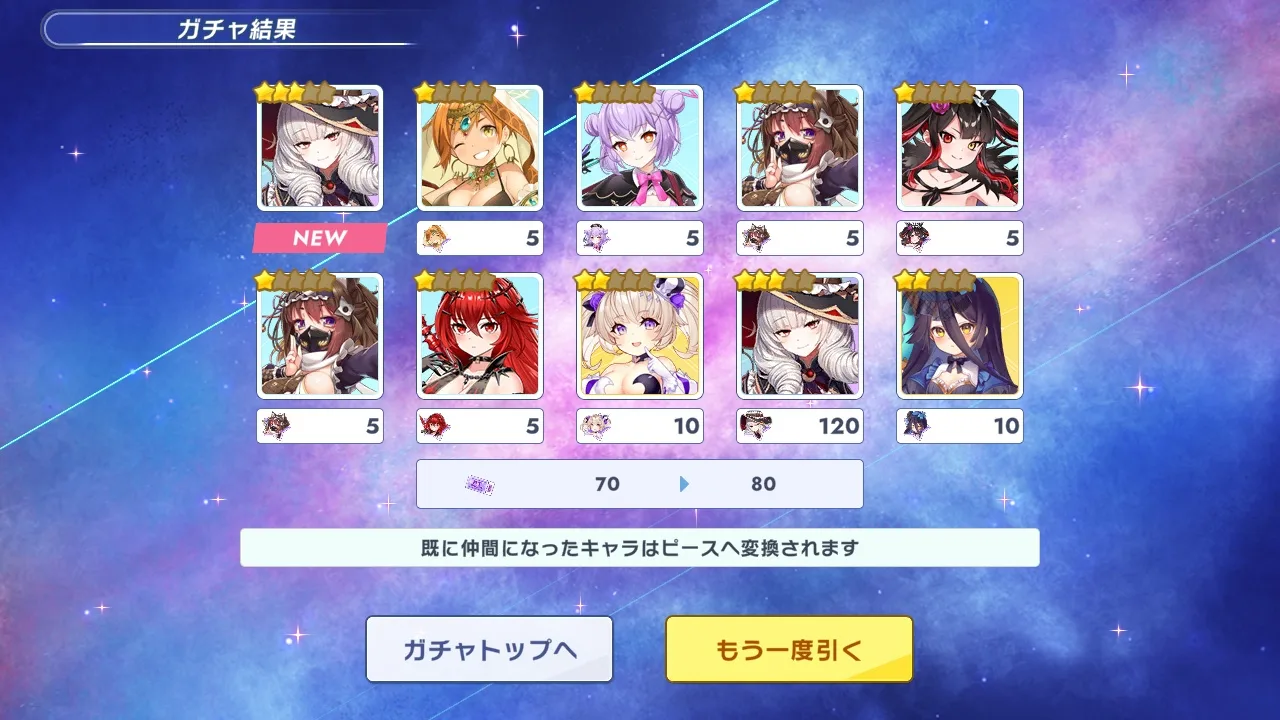1280x720 pixels.
Task: Select the red-haired girl card
Action: tap(480, 336)
